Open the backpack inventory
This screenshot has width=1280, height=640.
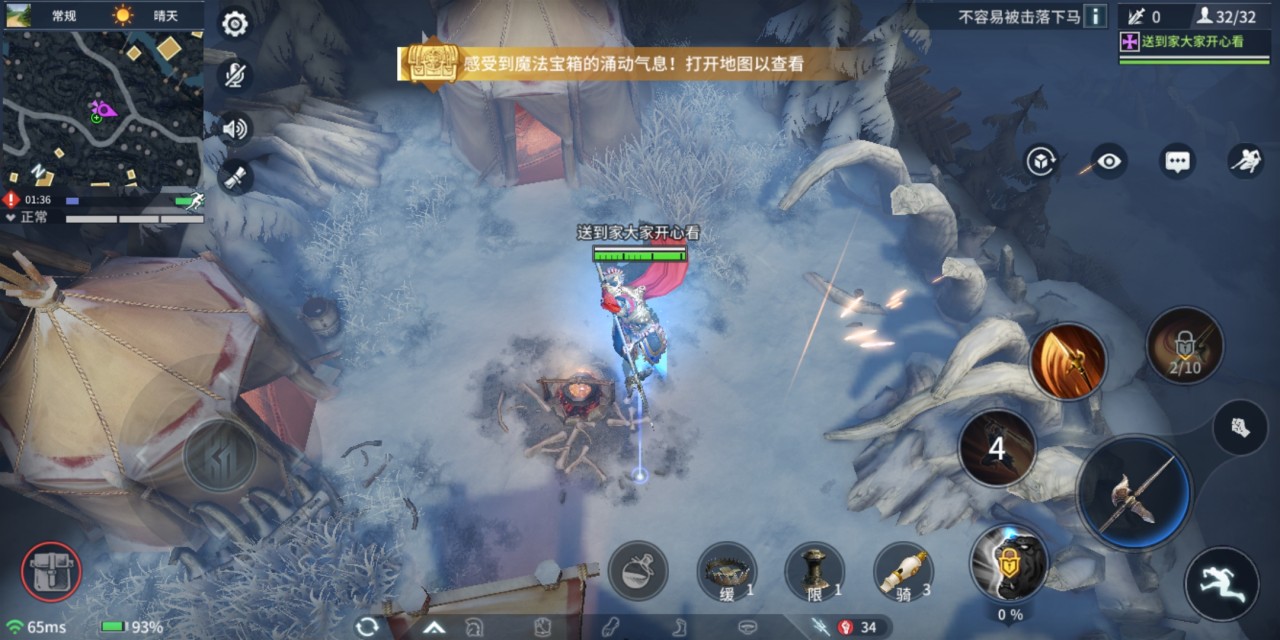tap(51, 573)
